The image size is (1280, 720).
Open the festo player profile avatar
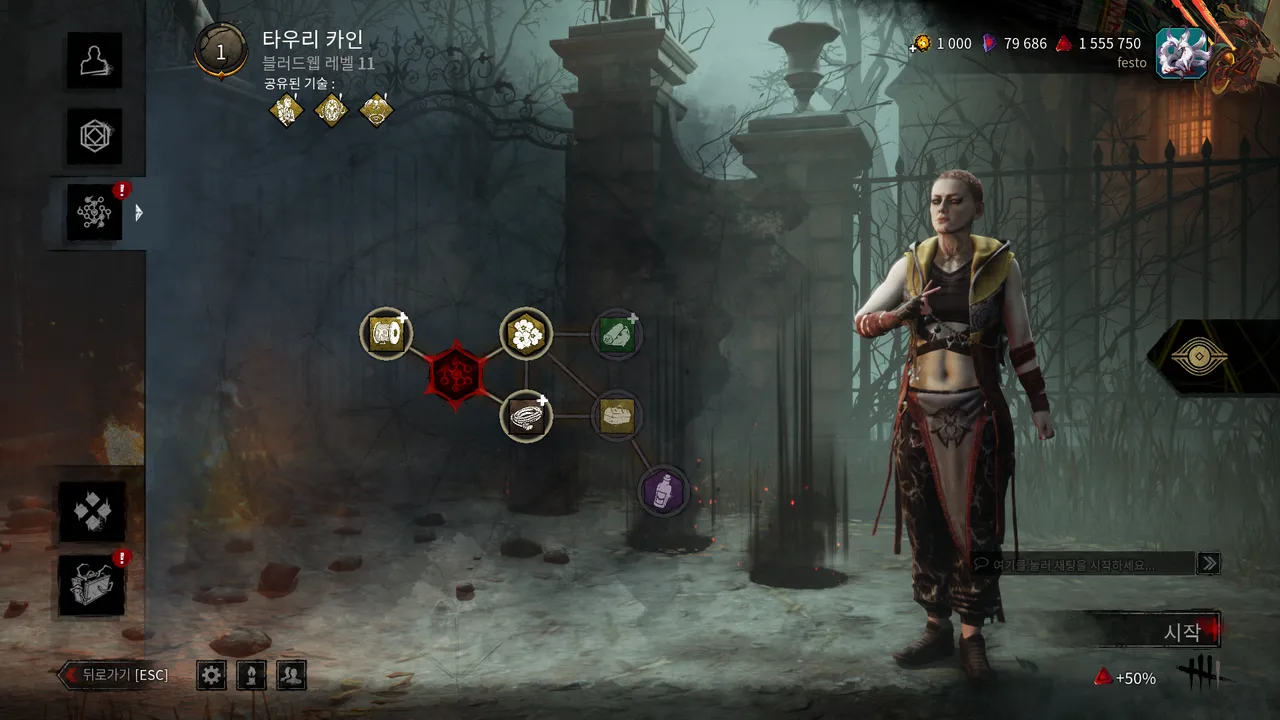click(x=1181, y=53)
